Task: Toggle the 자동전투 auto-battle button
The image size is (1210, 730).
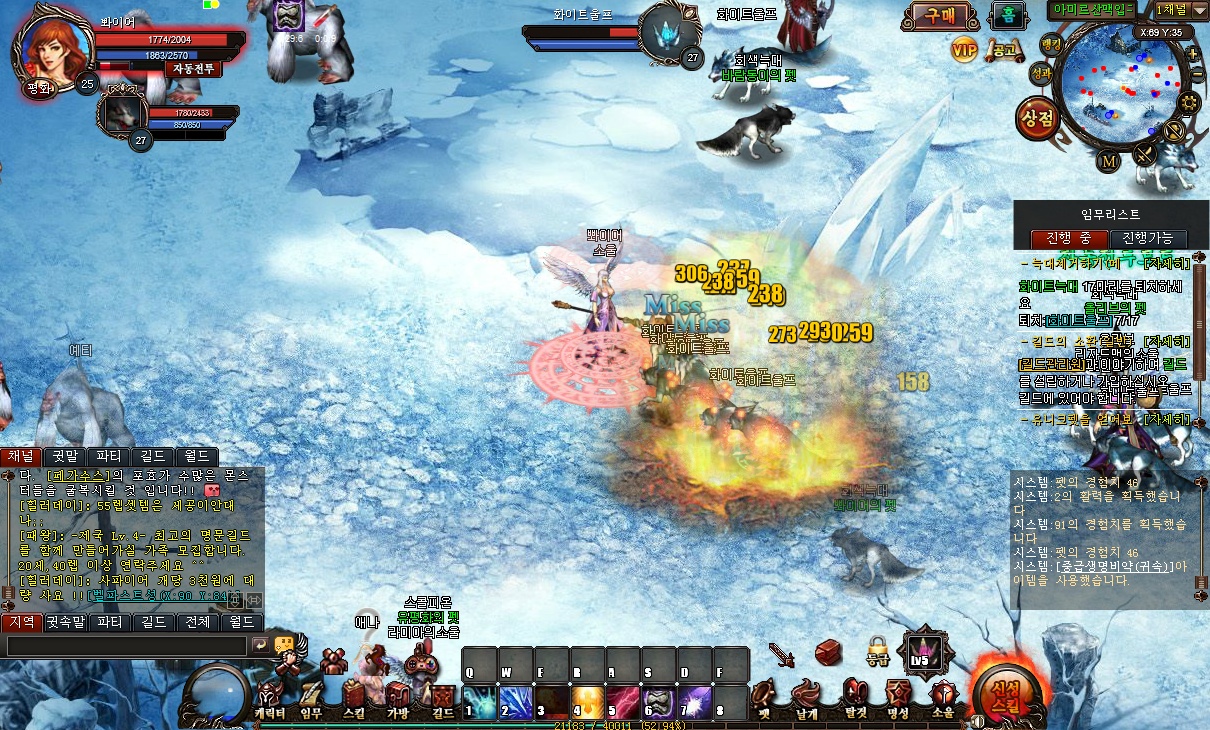Action: 192,69
